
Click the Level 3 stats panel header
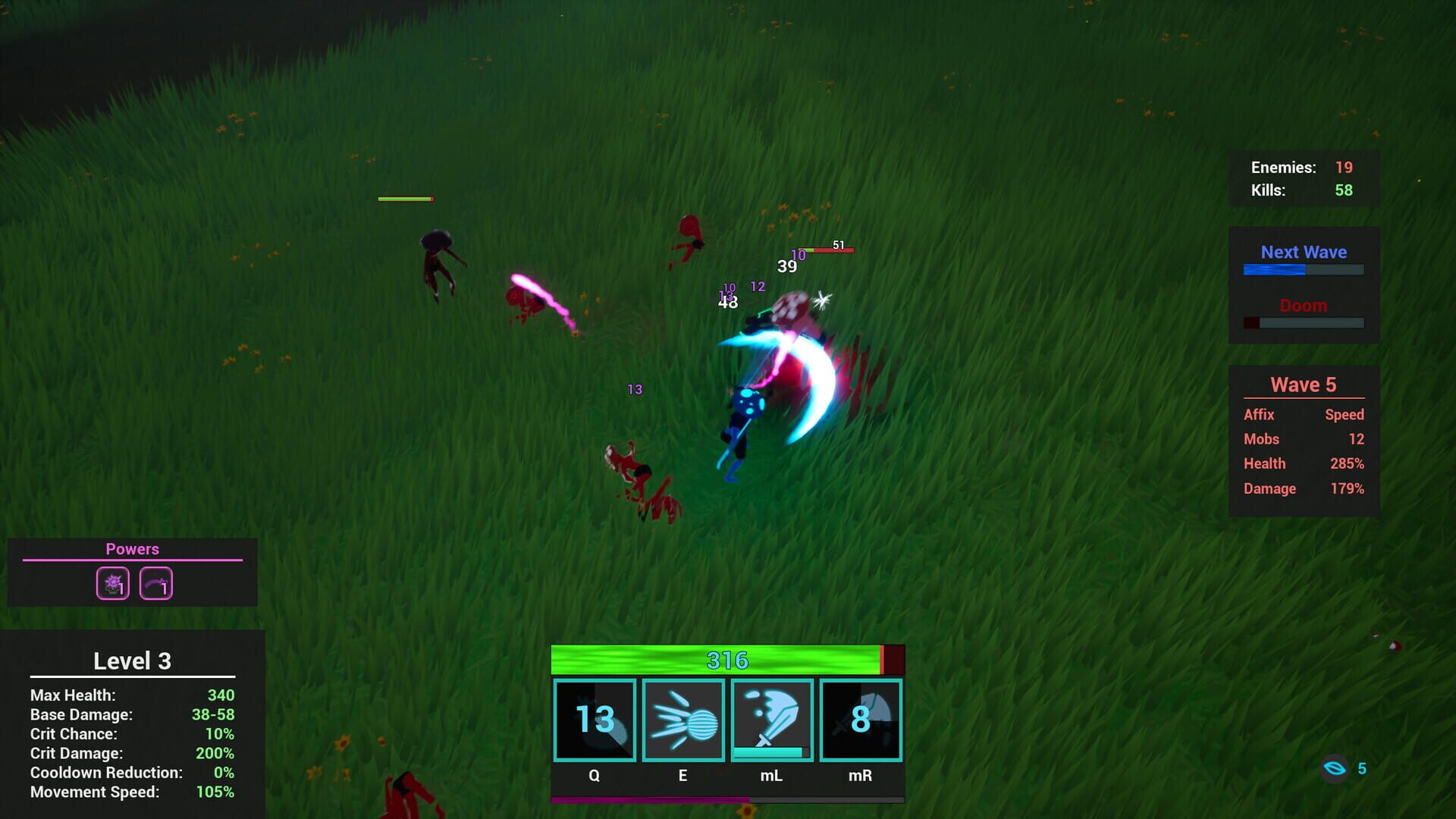(133, 661)
